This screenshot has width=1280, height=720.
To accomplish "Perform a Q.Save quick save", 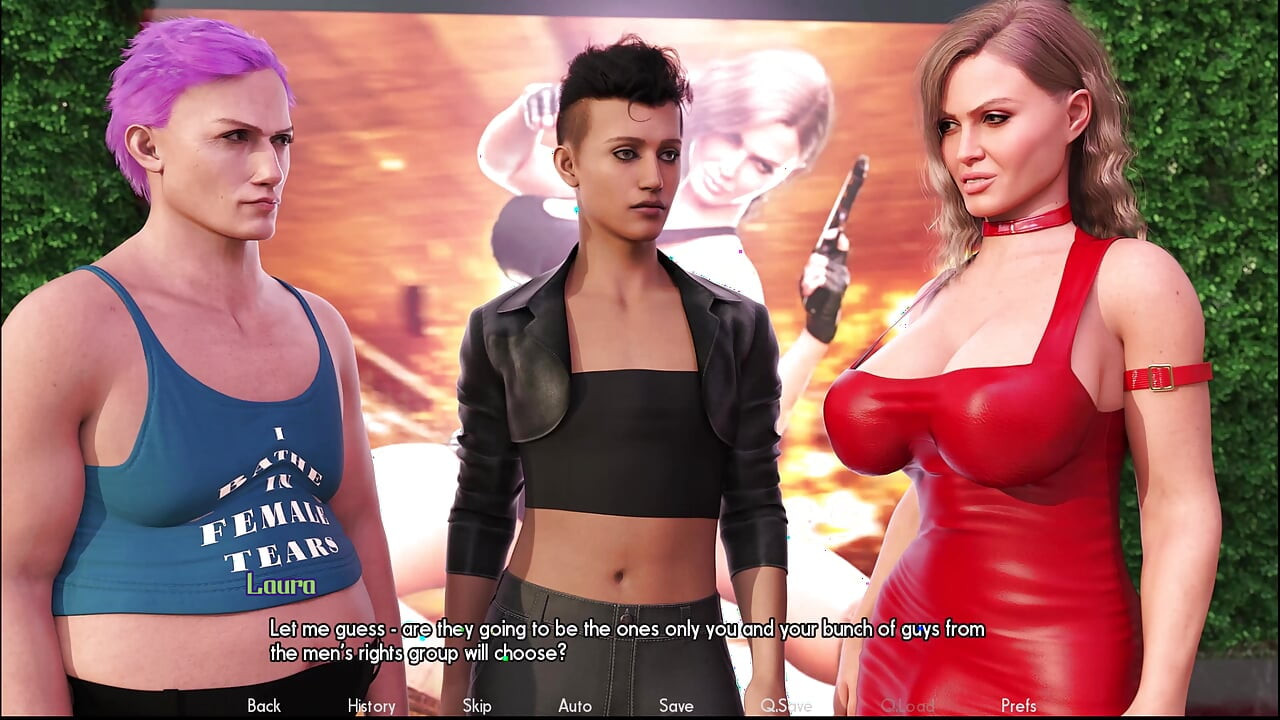I will (x=786, y=706).
